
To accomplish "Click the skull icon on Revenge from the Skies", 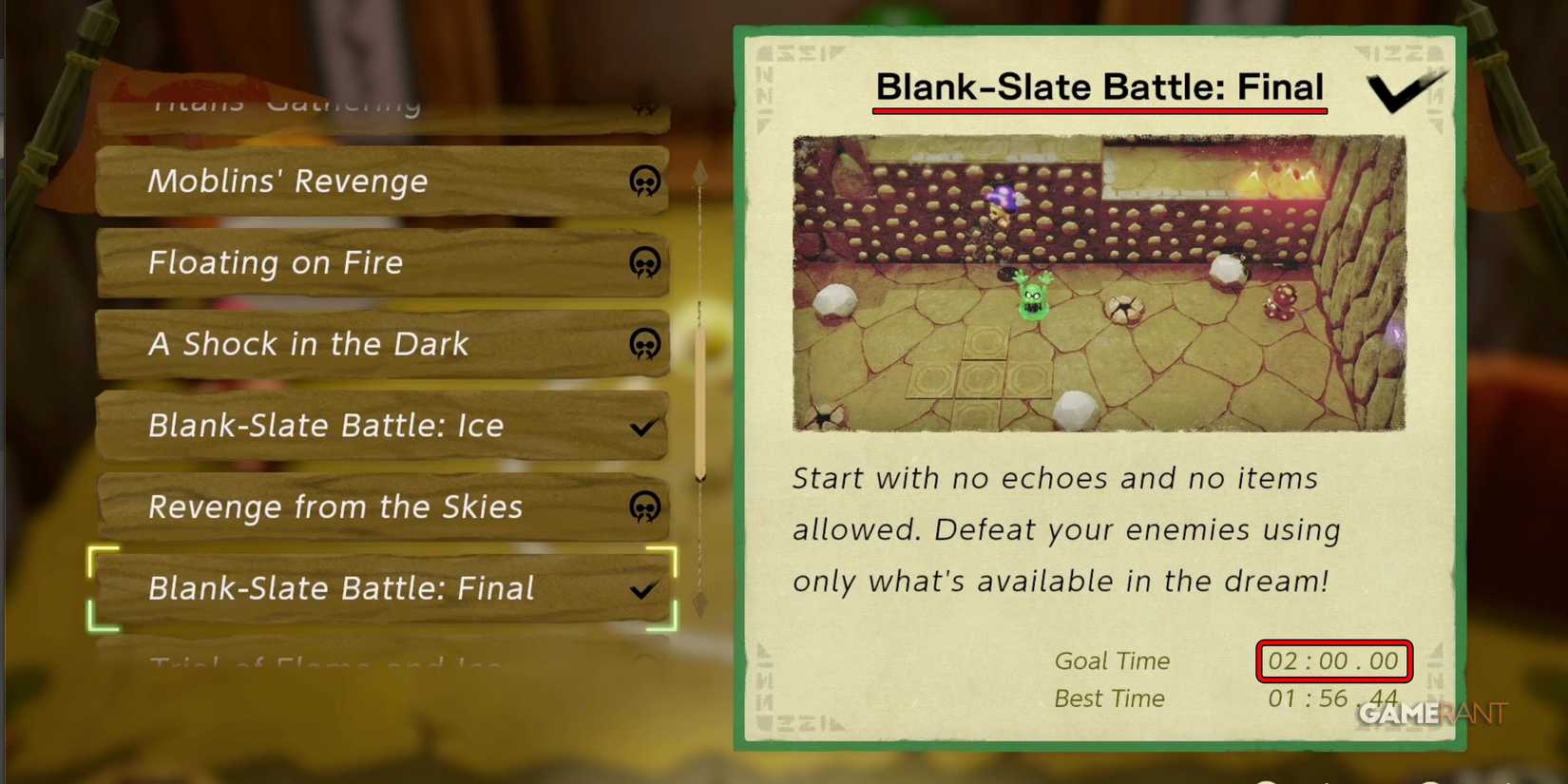I will click(646, 507).
